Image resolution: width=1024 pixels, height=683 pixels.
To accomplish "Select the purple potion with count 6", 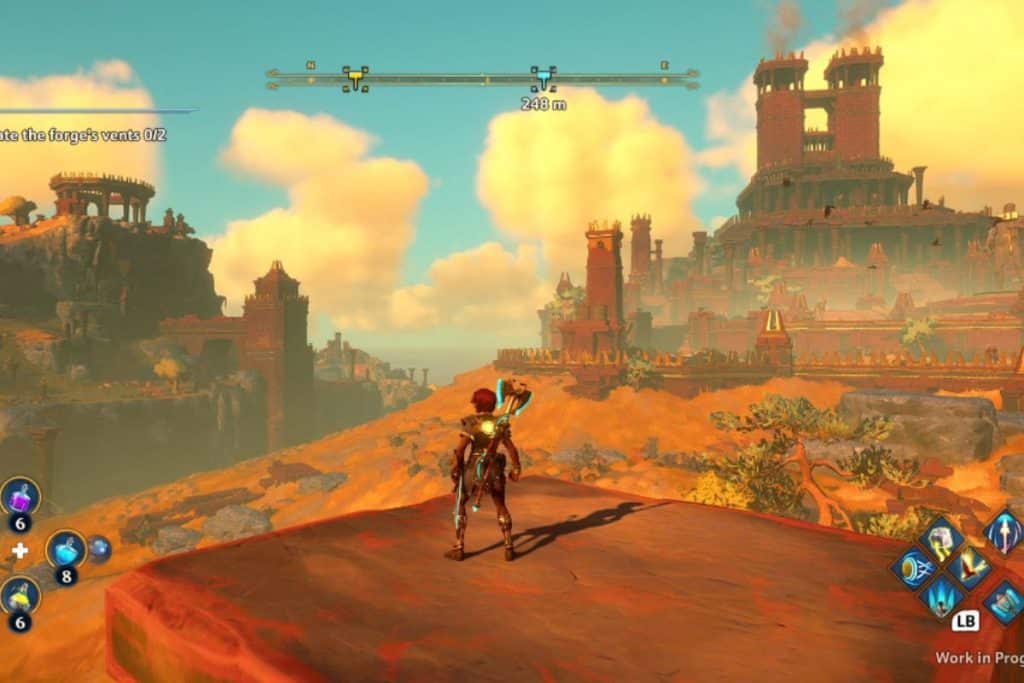I will pyautogui.click(x=20, y=496).
